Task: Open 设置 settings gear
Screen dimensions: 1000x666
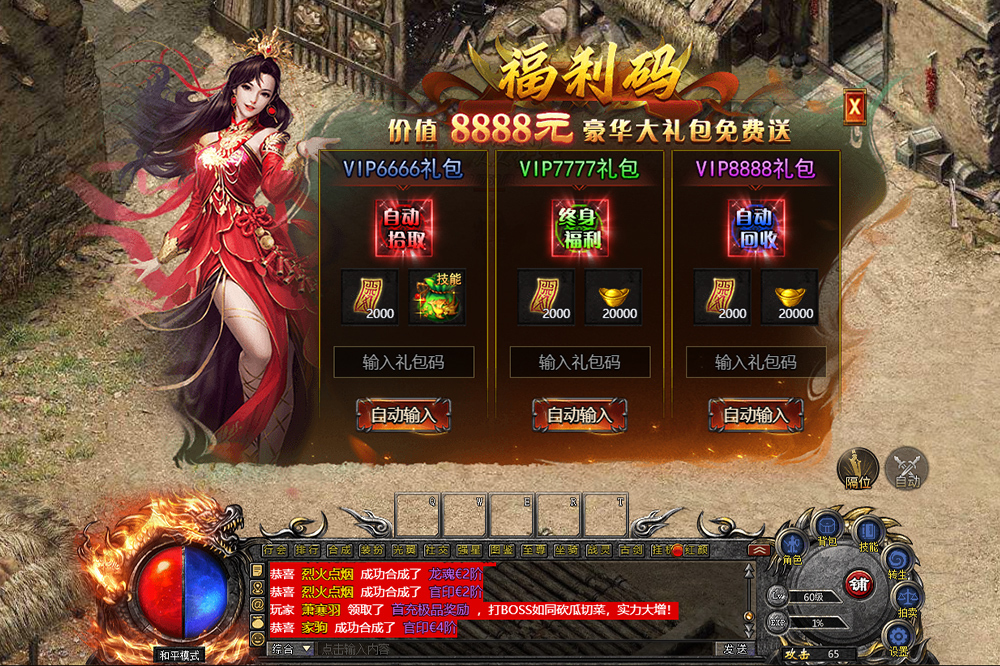Action: point(898,636)
